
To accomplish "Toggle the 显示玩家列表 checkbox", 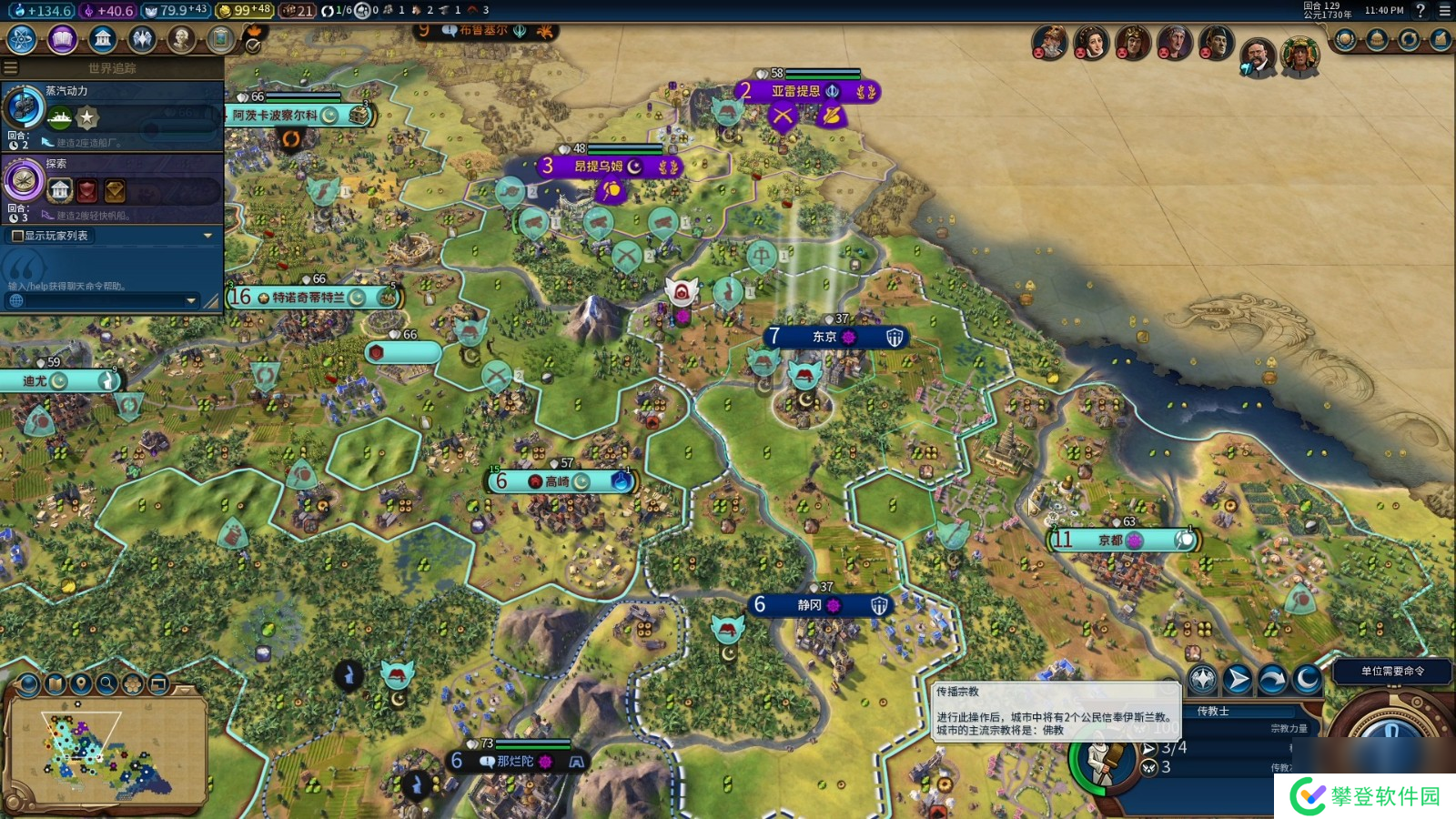I will tap(17, 236).
